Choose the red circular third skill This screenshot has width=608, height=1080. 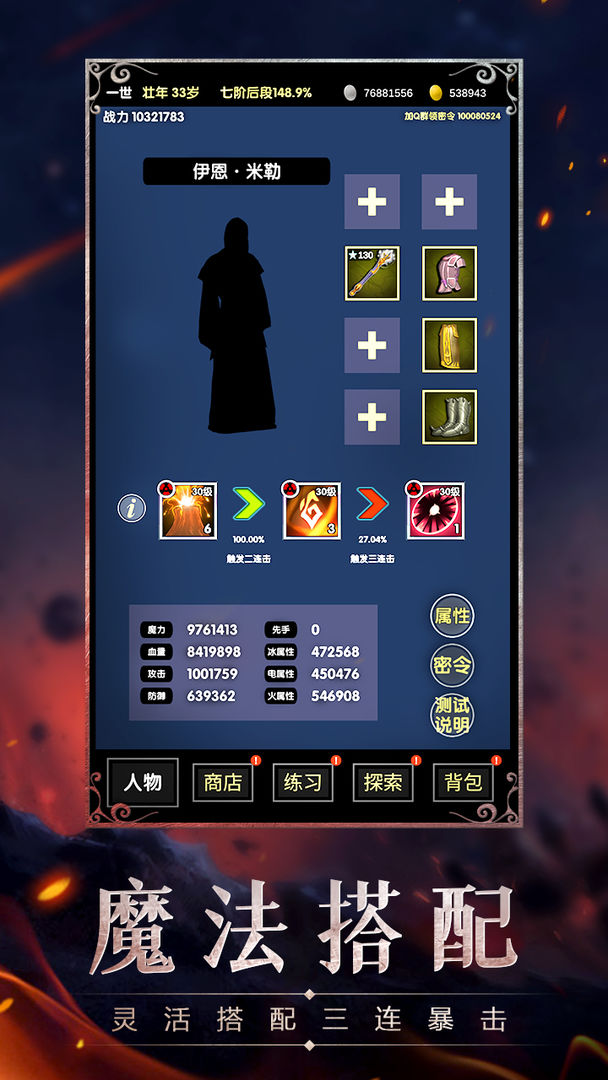pyautogui.click(x=435, y=511)
